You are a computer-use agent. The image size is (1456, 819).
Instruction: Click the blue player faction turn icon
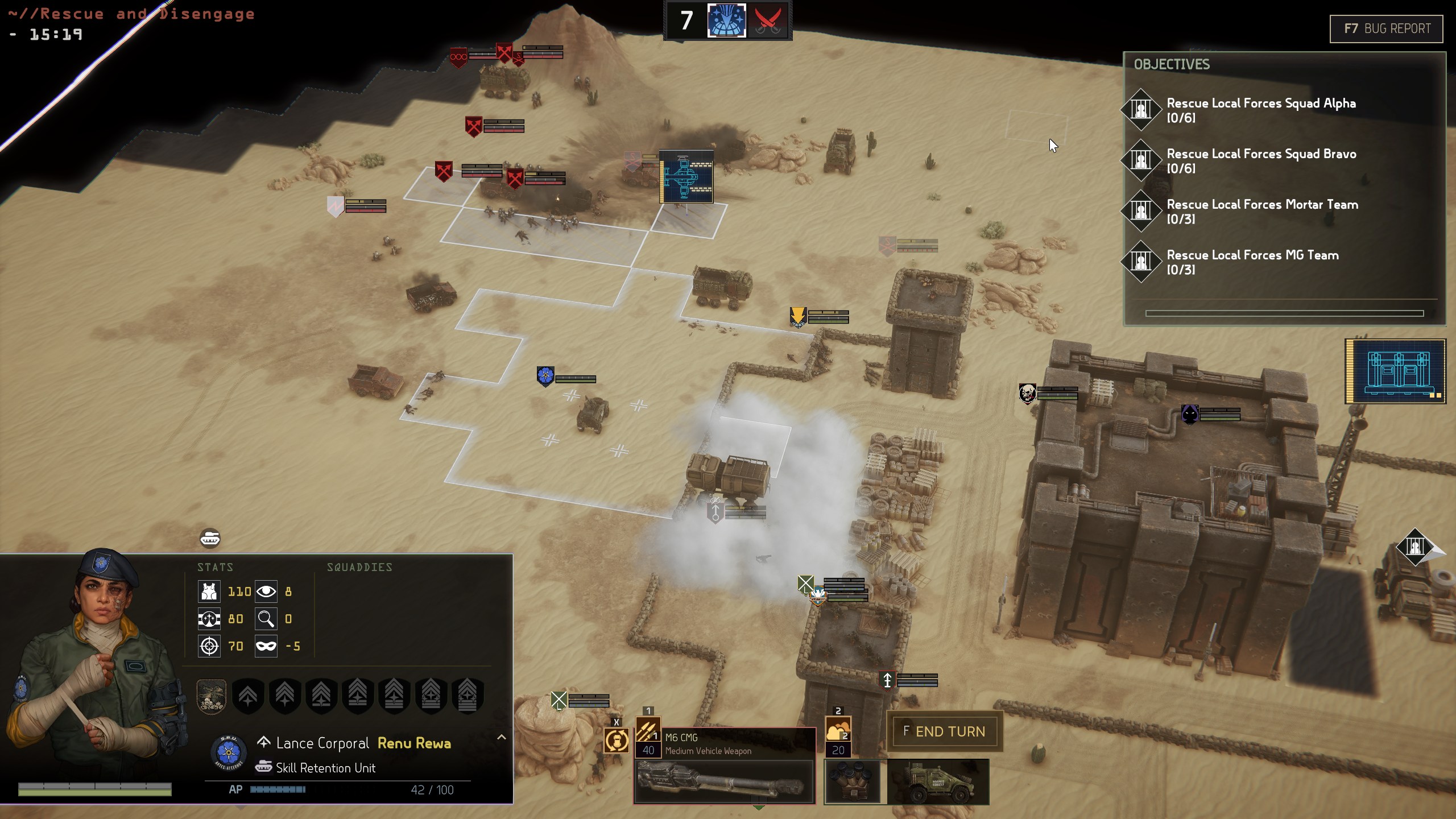pos(726,20)
